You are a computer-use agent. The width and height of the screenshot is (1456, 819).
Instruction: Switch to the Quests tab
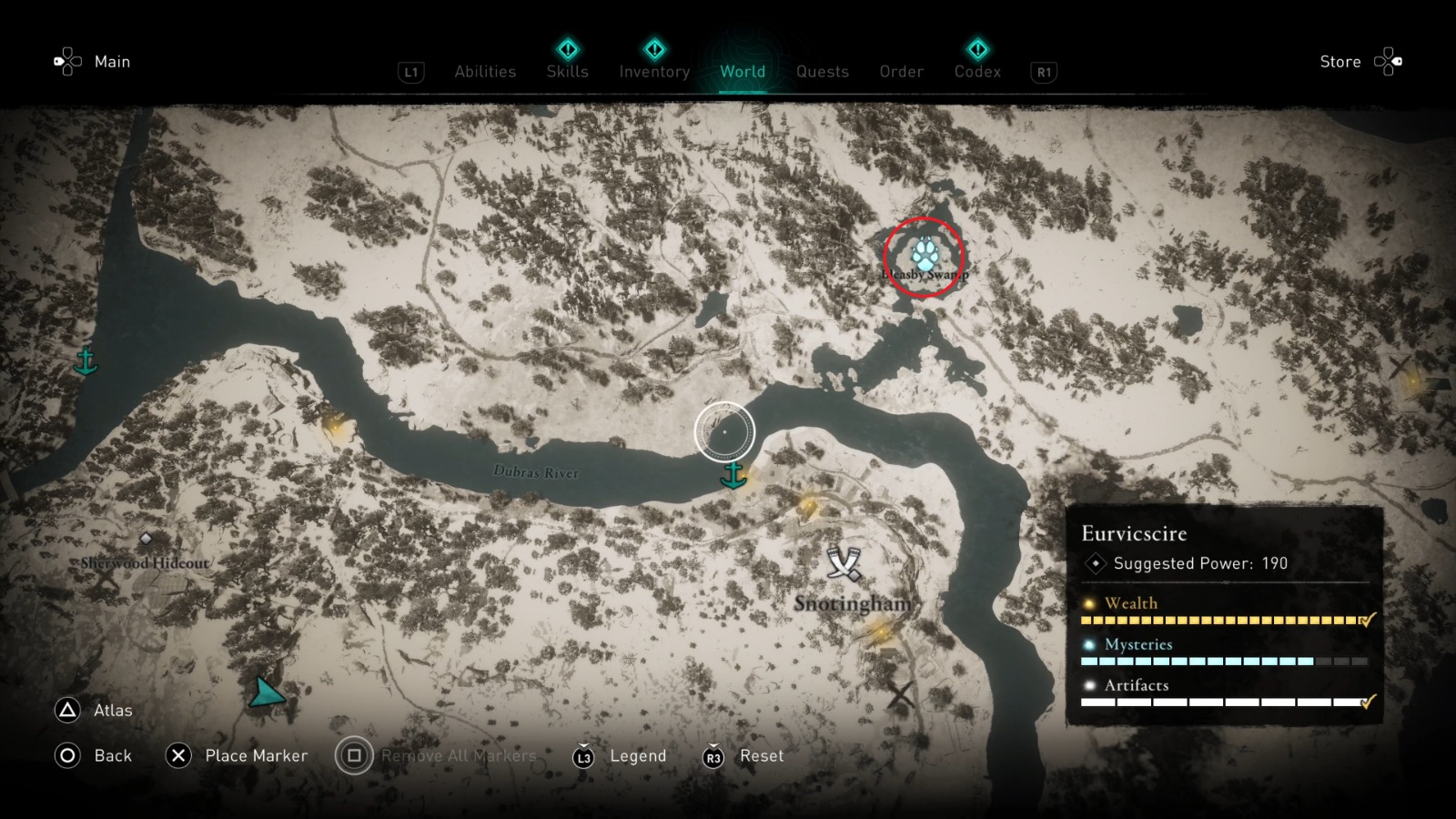pos(822,72)
